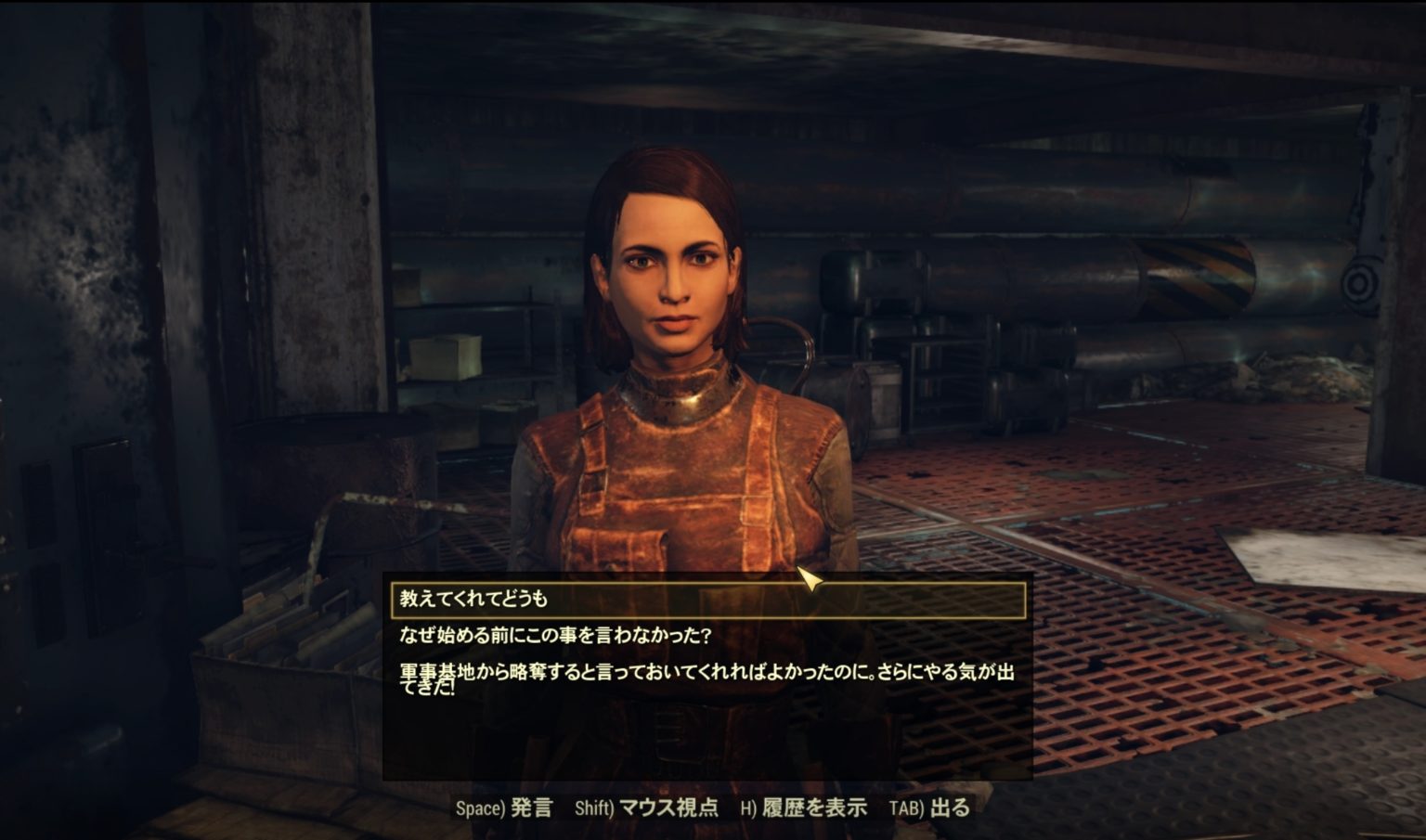
Task: Click the TAB key hint label
Action: (x=908, y=808)
